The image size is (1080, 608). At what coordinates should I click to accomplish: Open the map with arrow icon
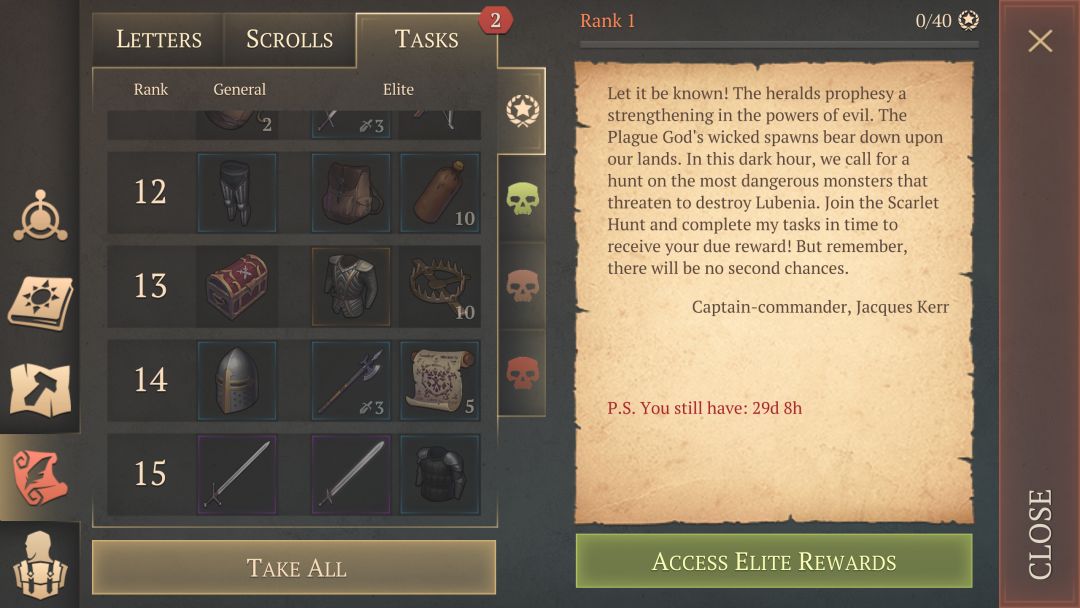click(40, 389)
